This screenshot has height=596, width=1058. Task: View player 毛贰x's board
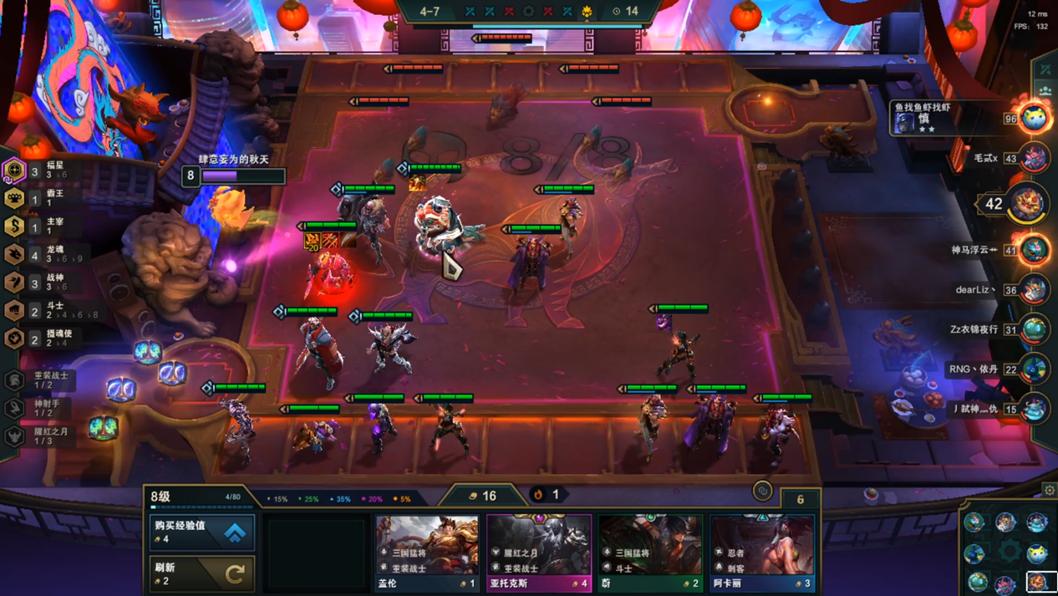coord(1034,158)
